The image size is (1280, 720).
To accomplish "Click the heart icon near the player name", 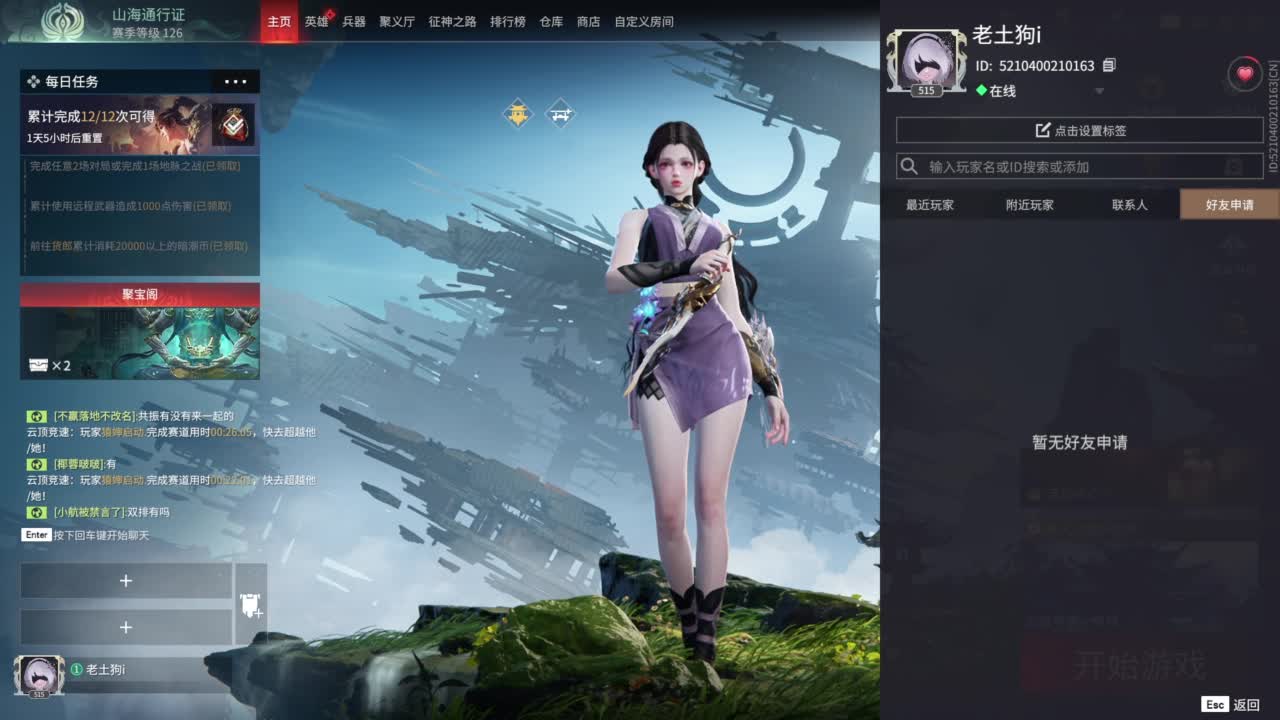I will point(1242,72).
